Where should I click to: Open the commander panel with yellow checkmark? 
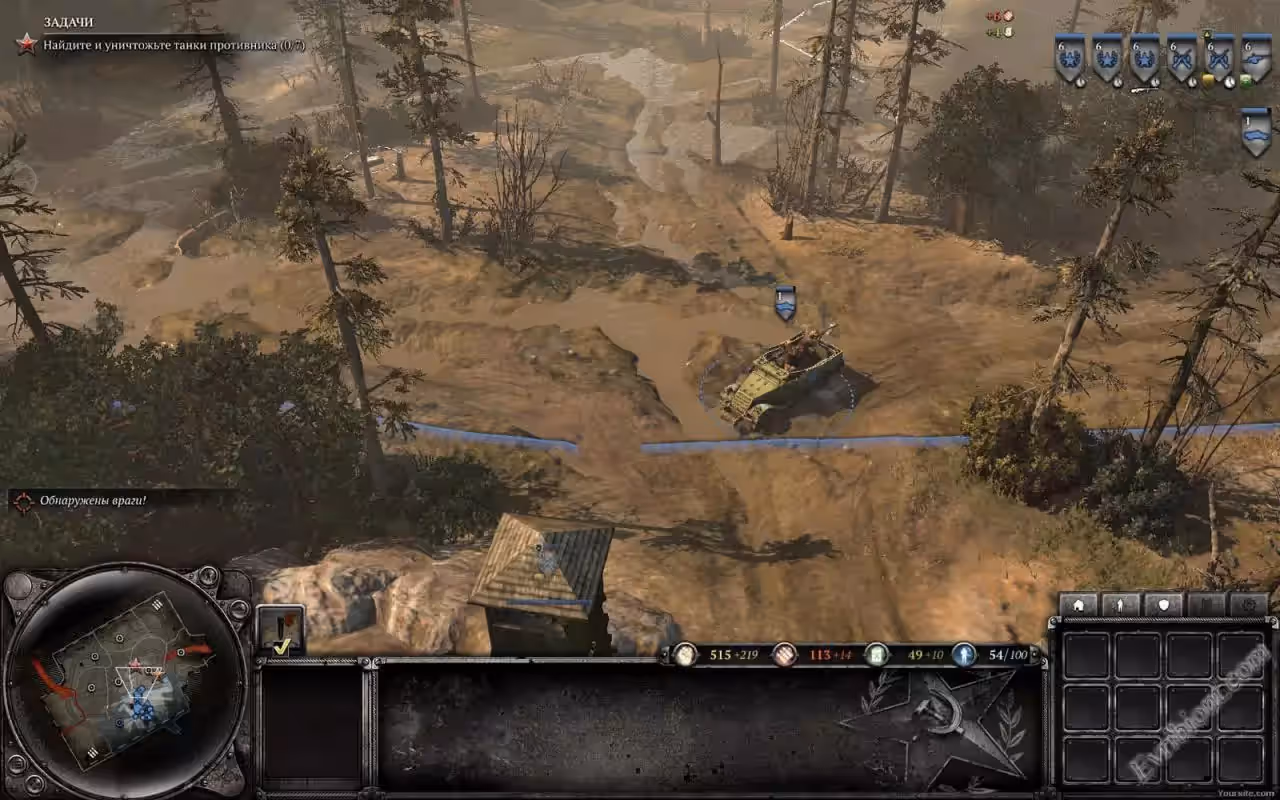click(281, 631)
